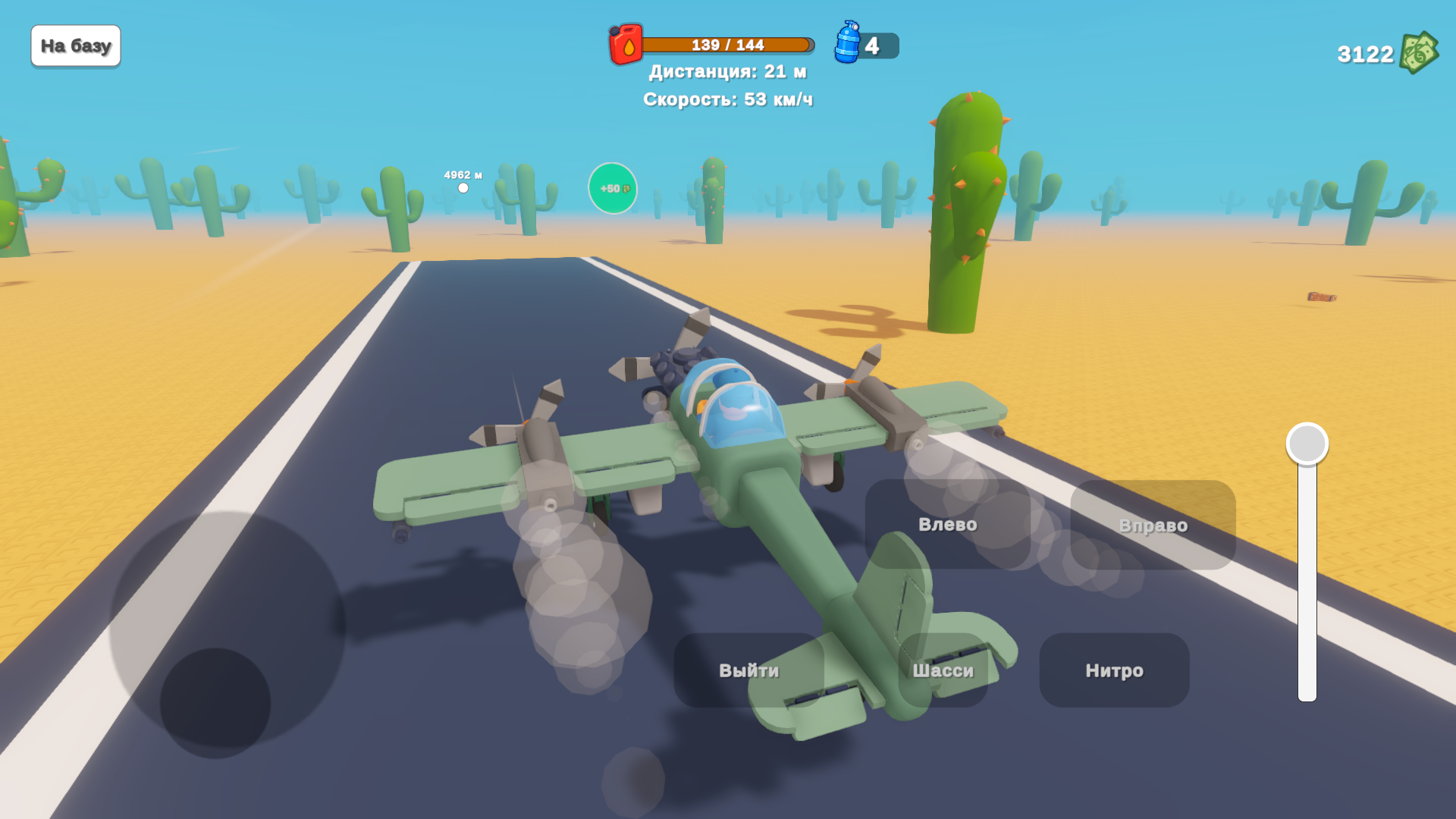Click the throttle slider's white knob

click(x=1307, y=444)
